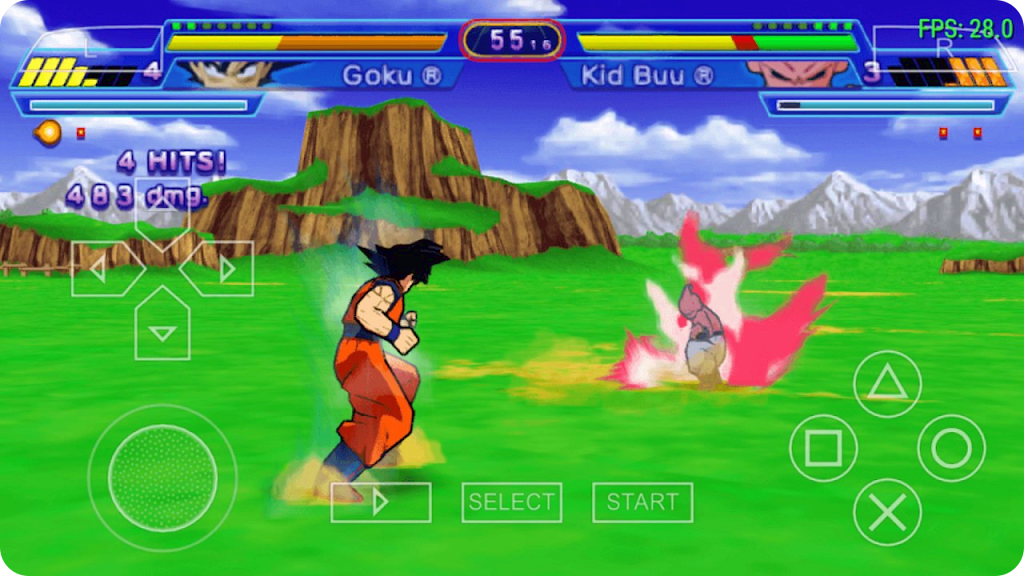1024x576 pixels.
Task: Tap the square action button
Action: [823, 448]
